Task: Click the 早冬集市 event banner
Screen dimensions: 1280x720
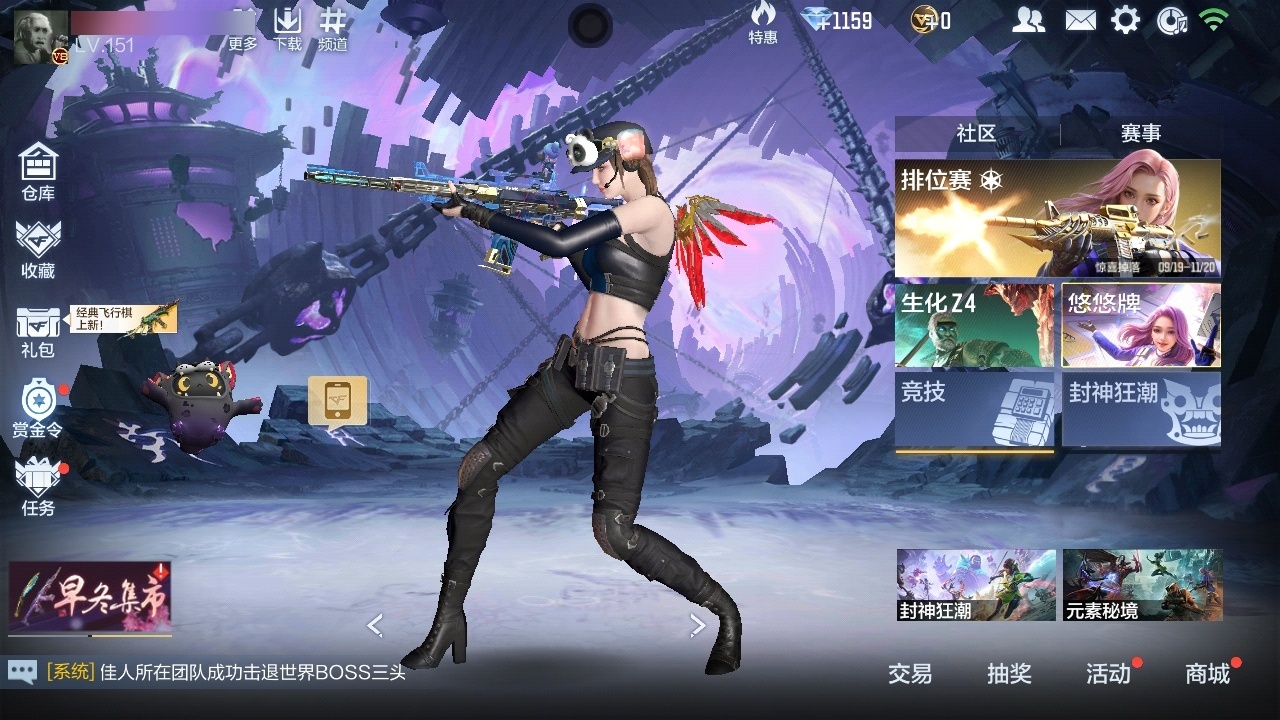Action: [x=90, y=597]
